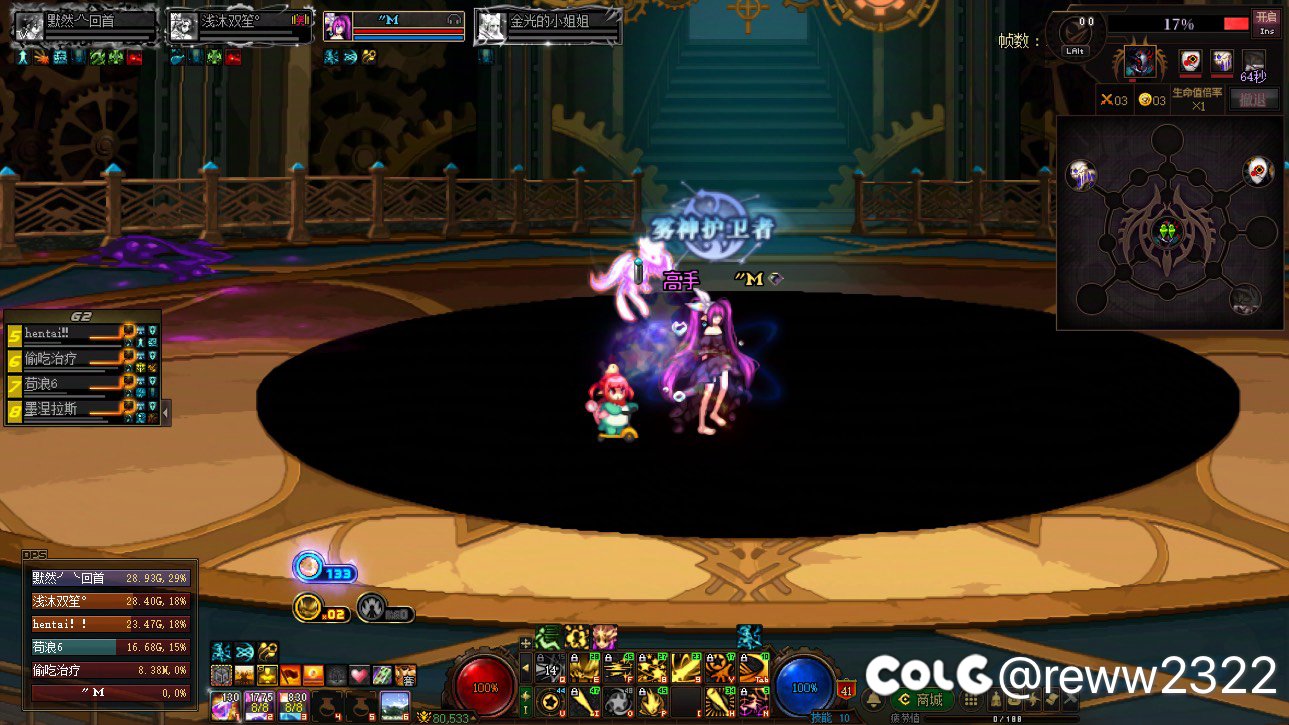Select the red-eye mask node on map
This screenshot has height=725, width=1289.
(1257, 172)
